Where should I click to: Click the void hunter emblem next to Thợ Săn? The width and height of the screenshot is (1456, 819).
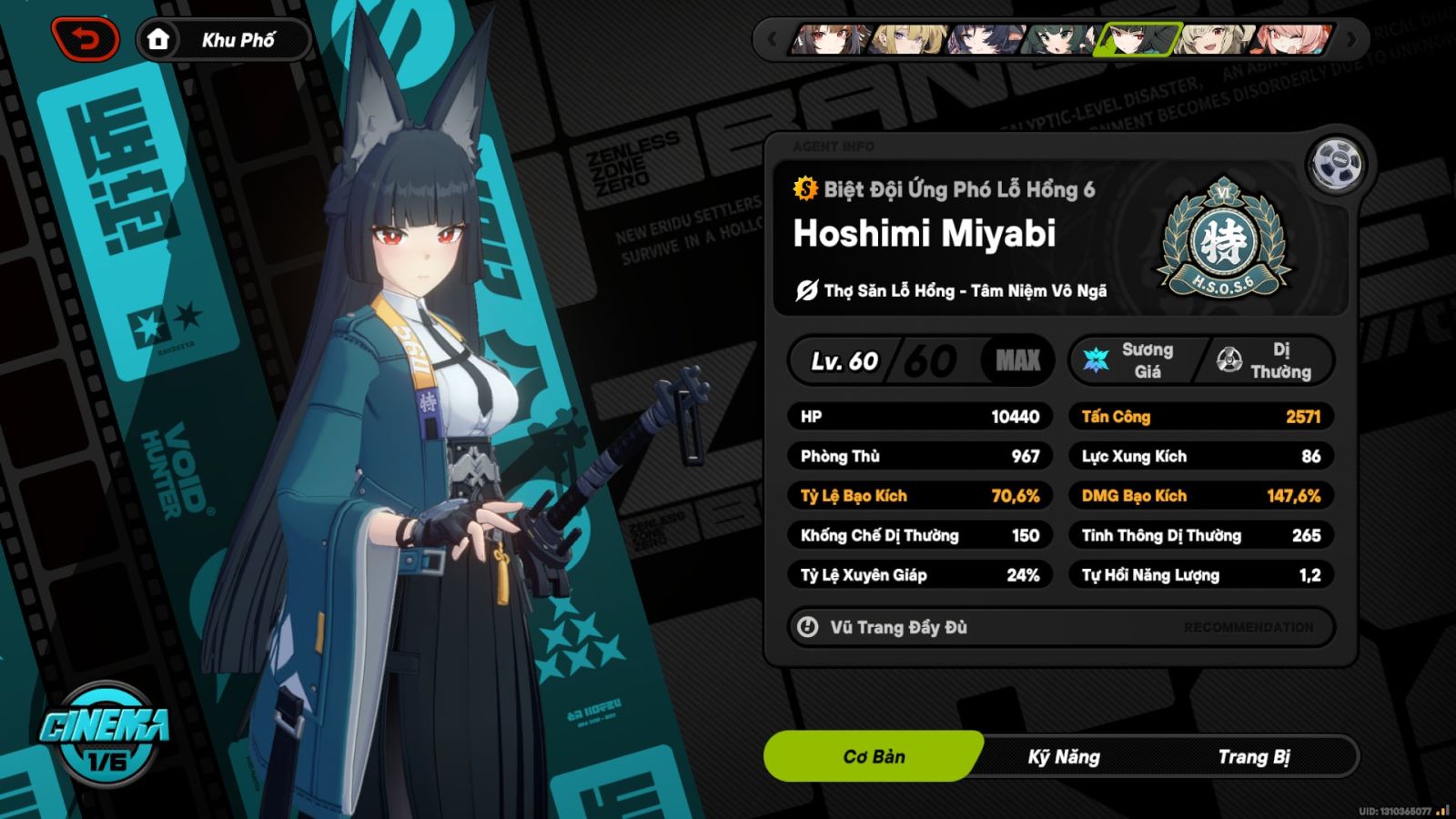point(805,291)
